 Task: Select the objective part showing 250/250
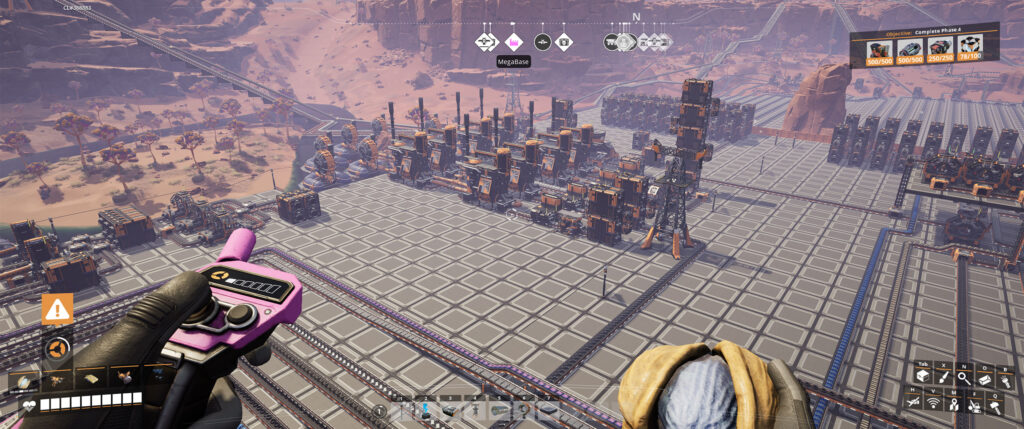pyautogui.click(x=940, y=50)
